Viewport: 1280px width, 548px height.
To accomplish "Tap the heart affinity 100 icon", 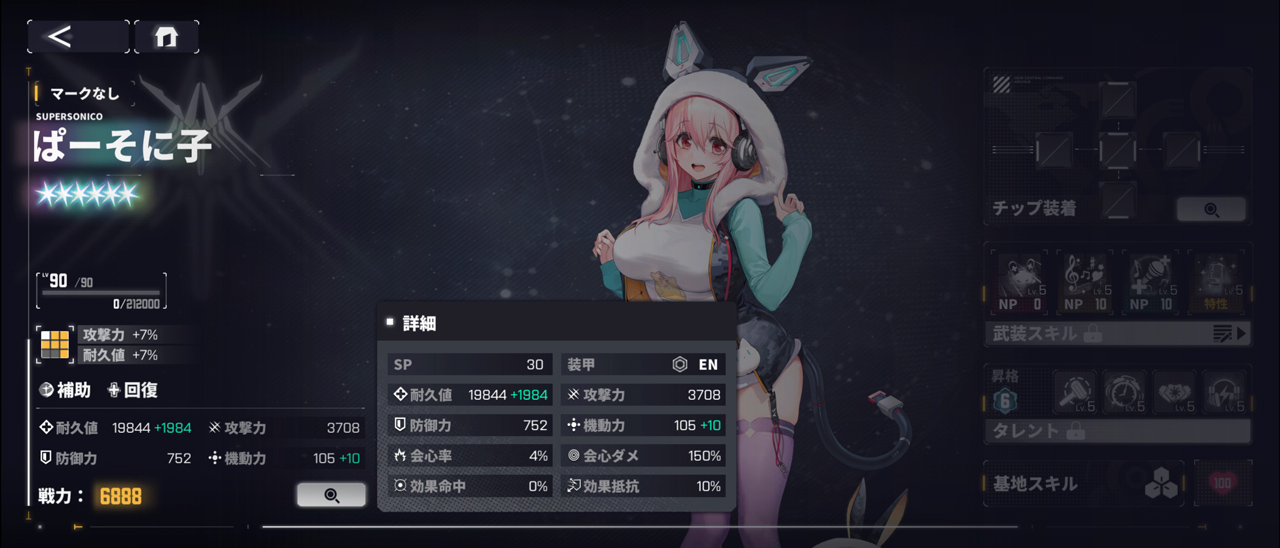I will (1222, 484).
